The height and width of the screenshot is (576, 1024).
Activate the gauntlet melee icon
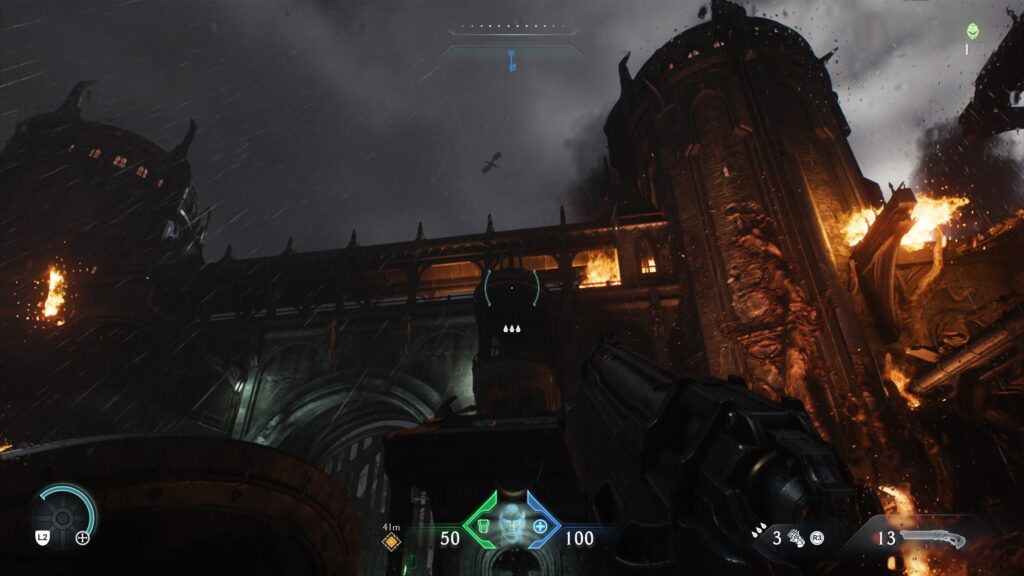tap(796, 538)
